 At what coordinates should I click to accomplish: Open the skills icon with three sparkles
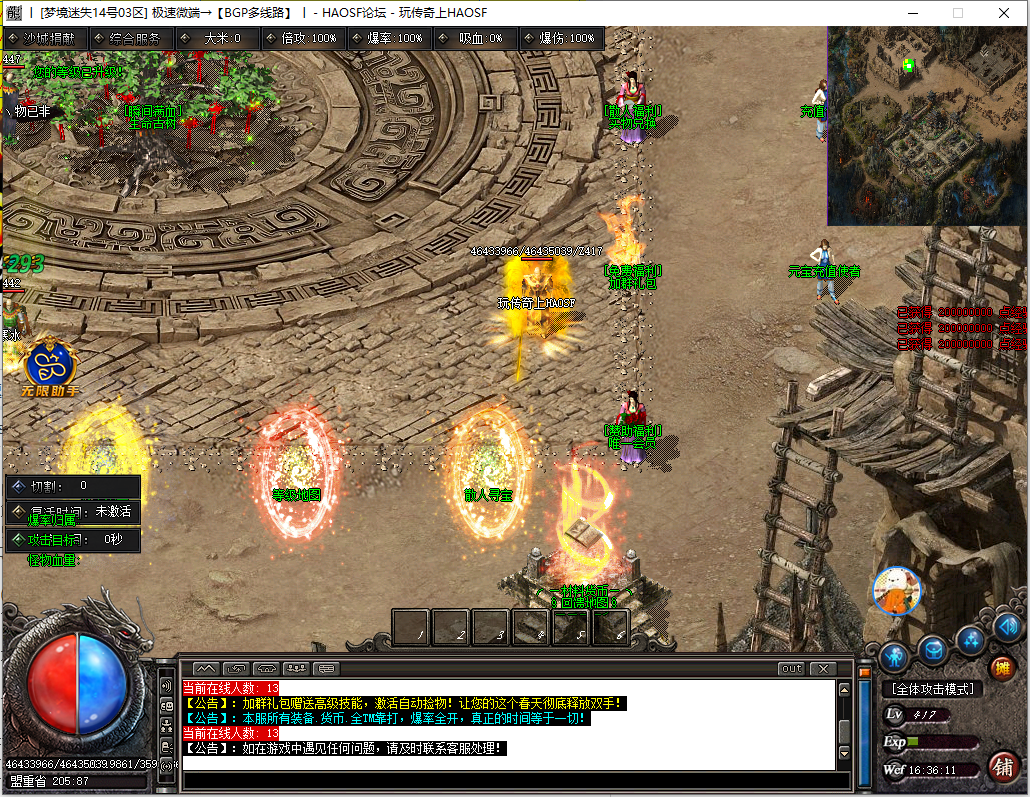970,639
